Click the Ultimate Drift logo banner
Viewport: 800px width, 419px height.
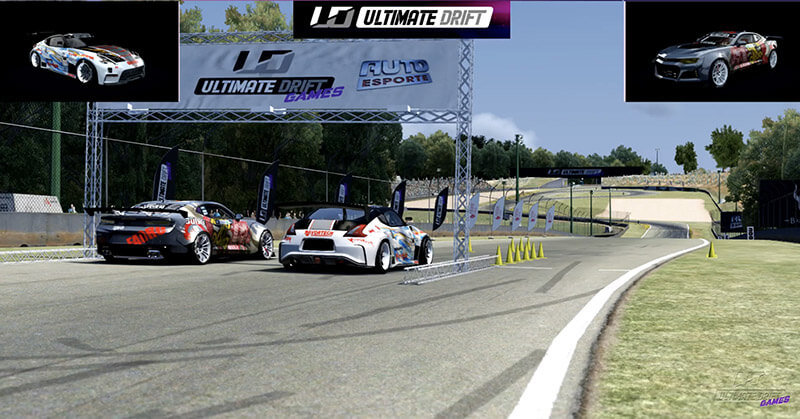[401, 18]
